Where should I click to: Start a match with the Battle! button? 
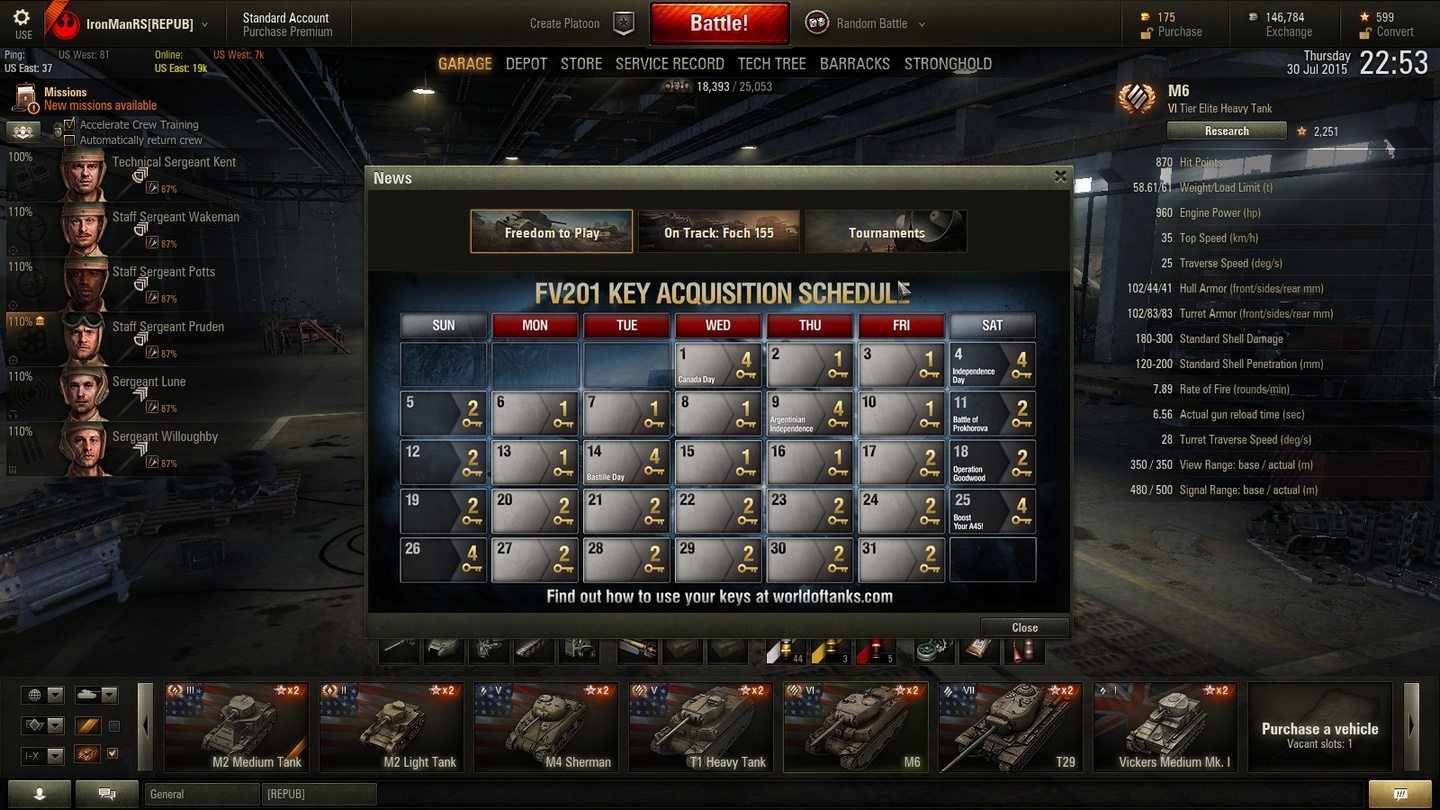click(719, 23)
